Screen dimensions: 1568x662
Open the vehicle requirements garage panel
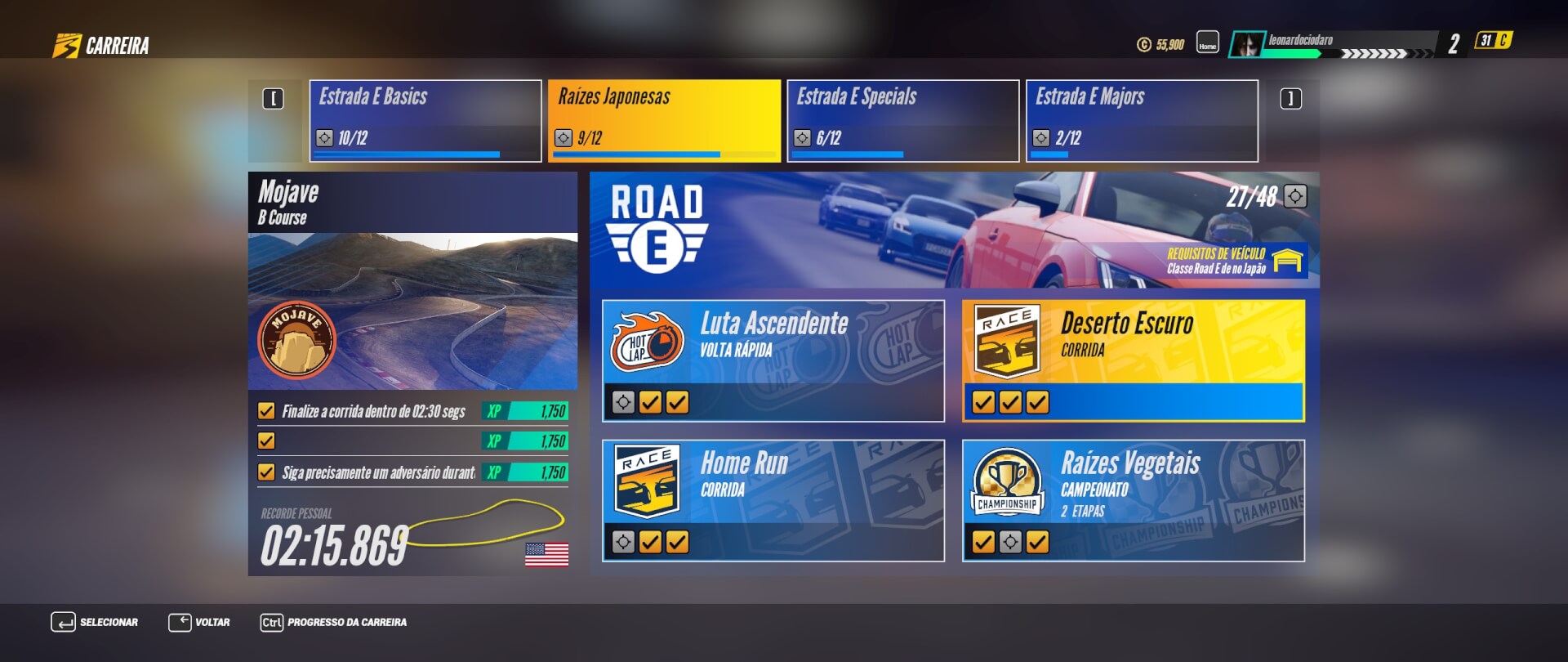point(1236,261)
